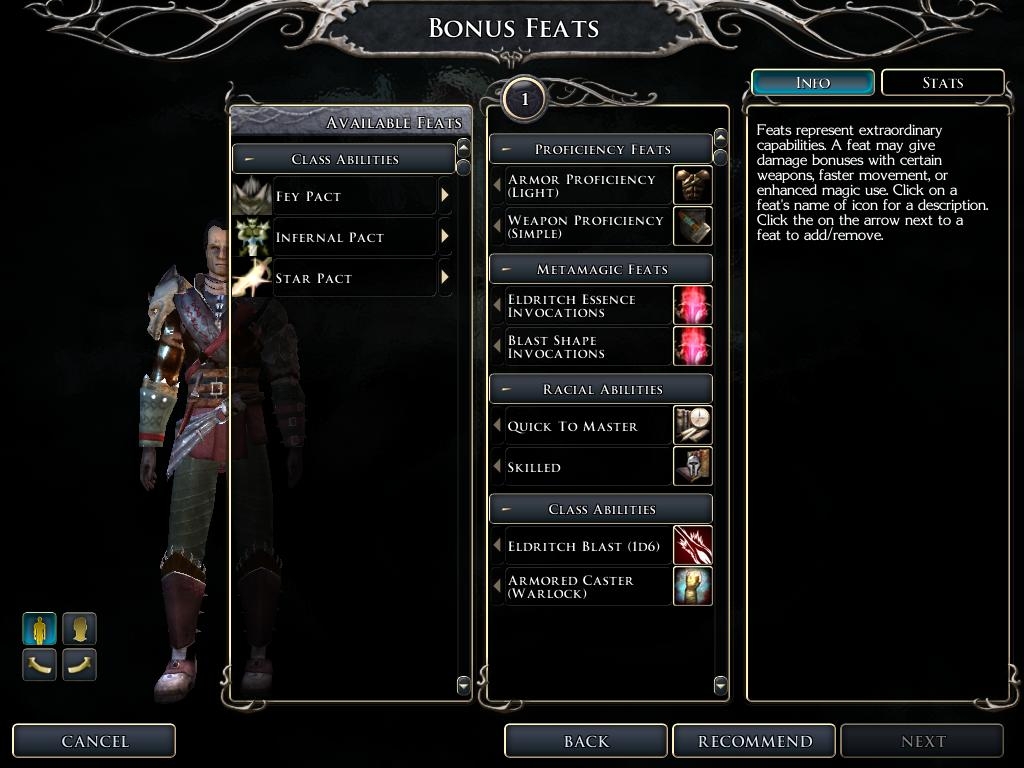The height and width of the screenshot is (768, 1024).
Task: Open the Skilled feat icon
Action: (x=692, y=467)
